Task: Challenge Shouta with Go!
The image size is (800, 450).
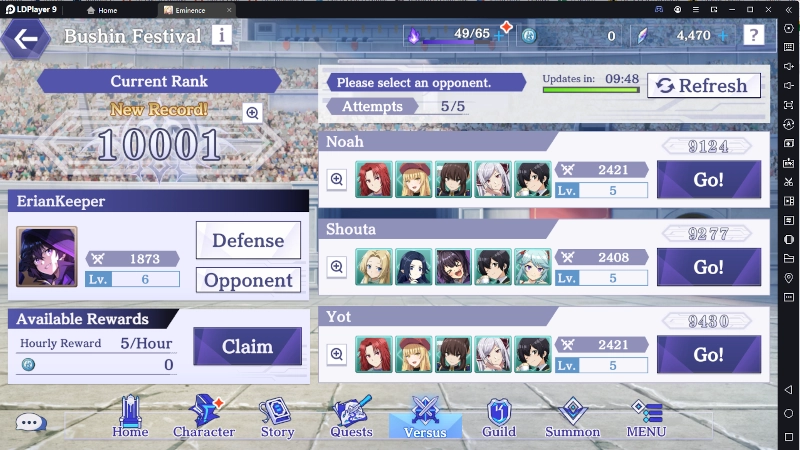Action: pos(708,267)
